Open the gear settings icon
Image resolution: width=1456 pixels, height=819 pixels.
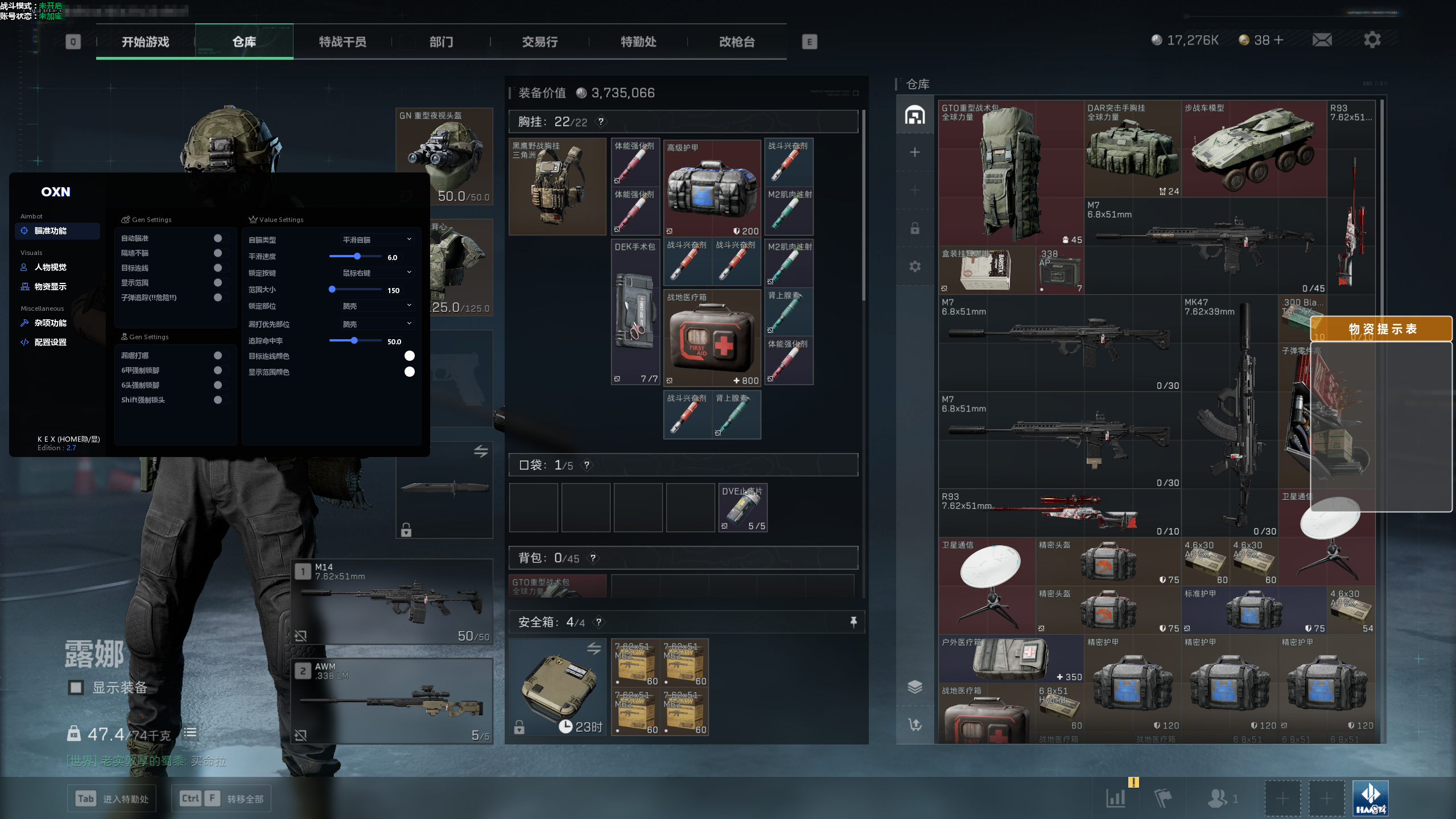tap(1372, 40)
